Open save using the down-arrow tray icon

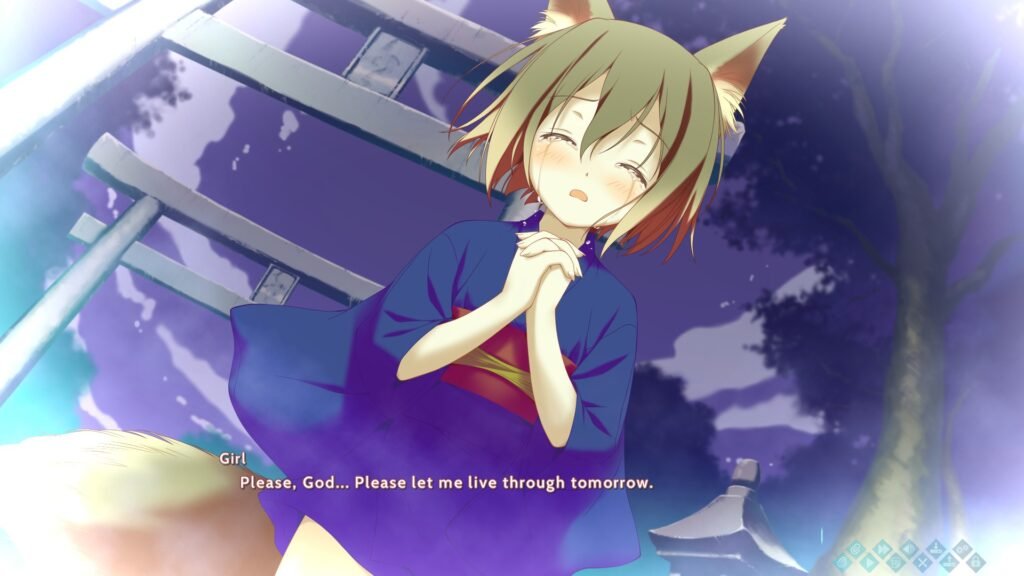click(935, 549)
